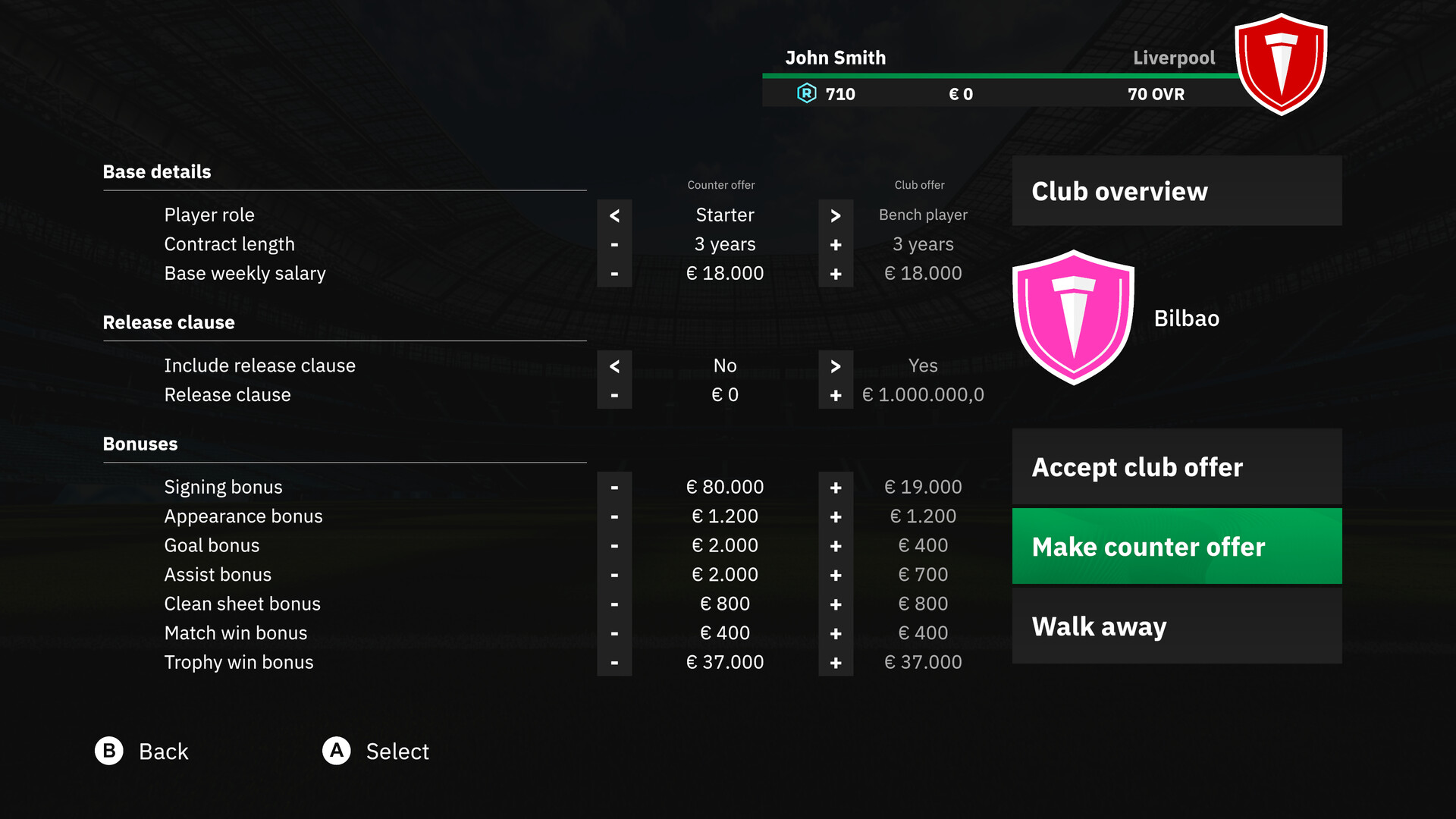Click minus beside Release clause amount

(614, 394)
